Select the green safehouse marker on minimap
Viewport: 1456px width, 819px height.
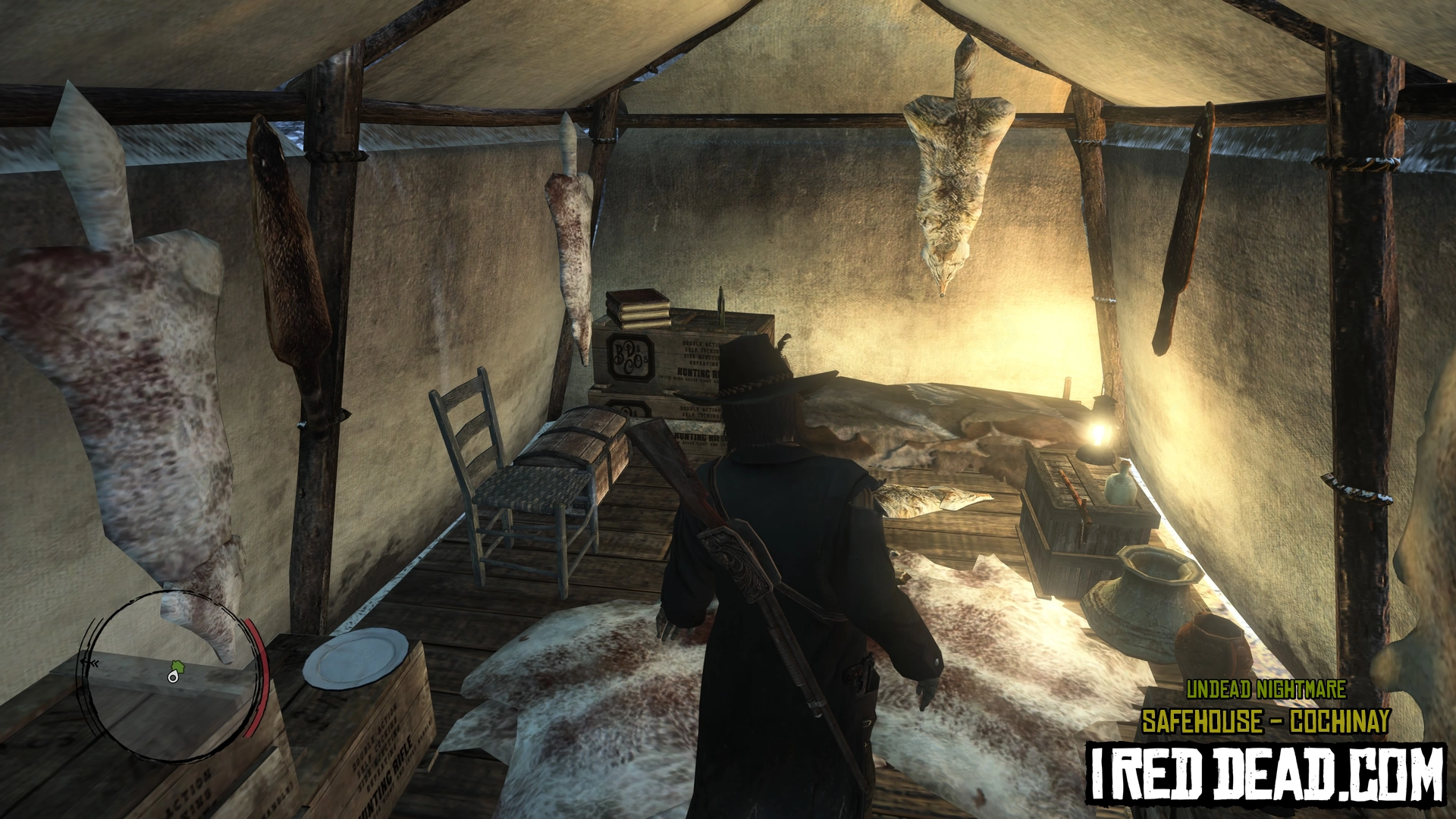click(179, 667)
